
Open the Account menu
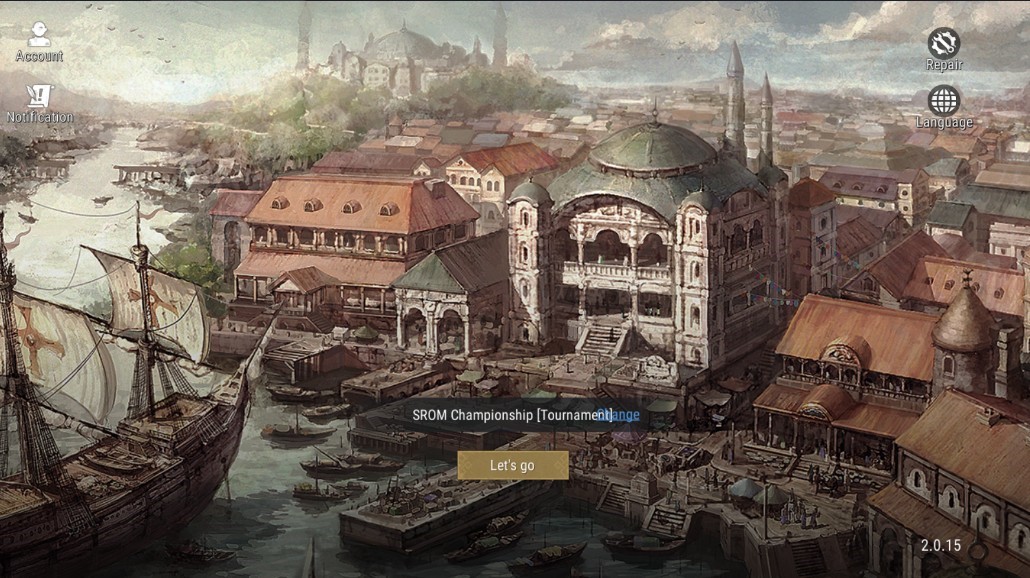click(x=39, y=42)
